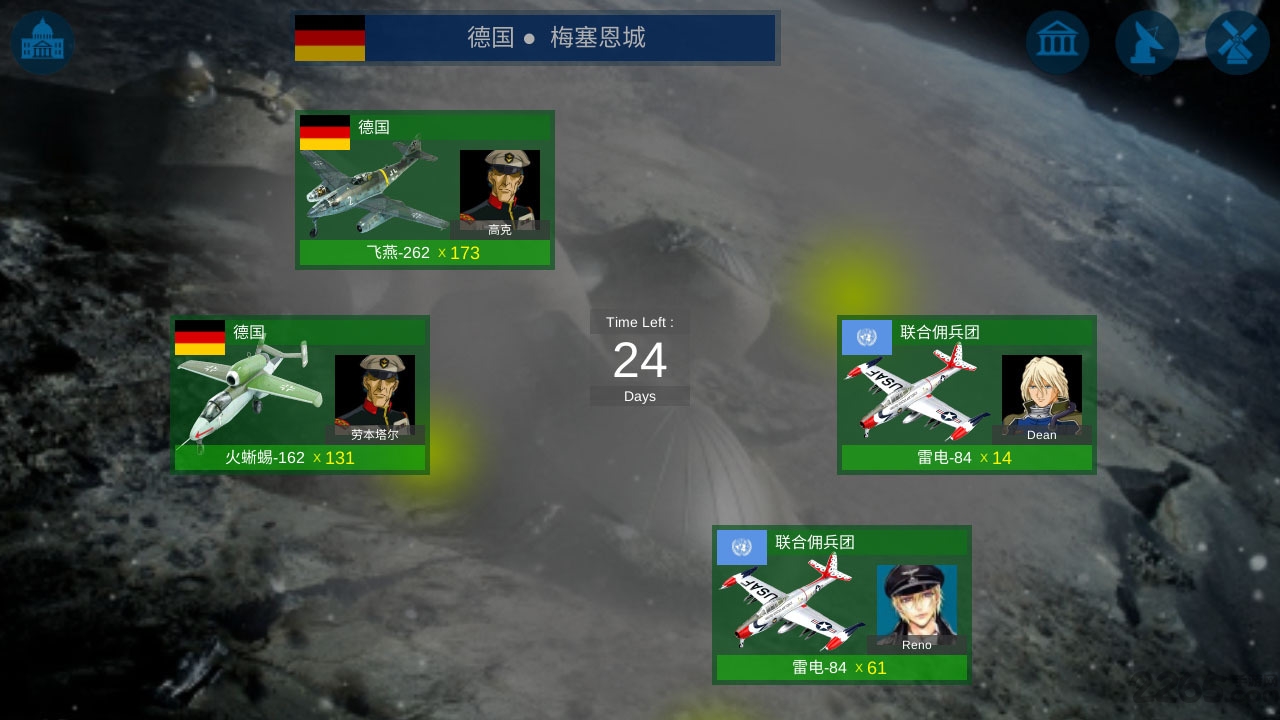Open the capitol building menu

(42, 41)
